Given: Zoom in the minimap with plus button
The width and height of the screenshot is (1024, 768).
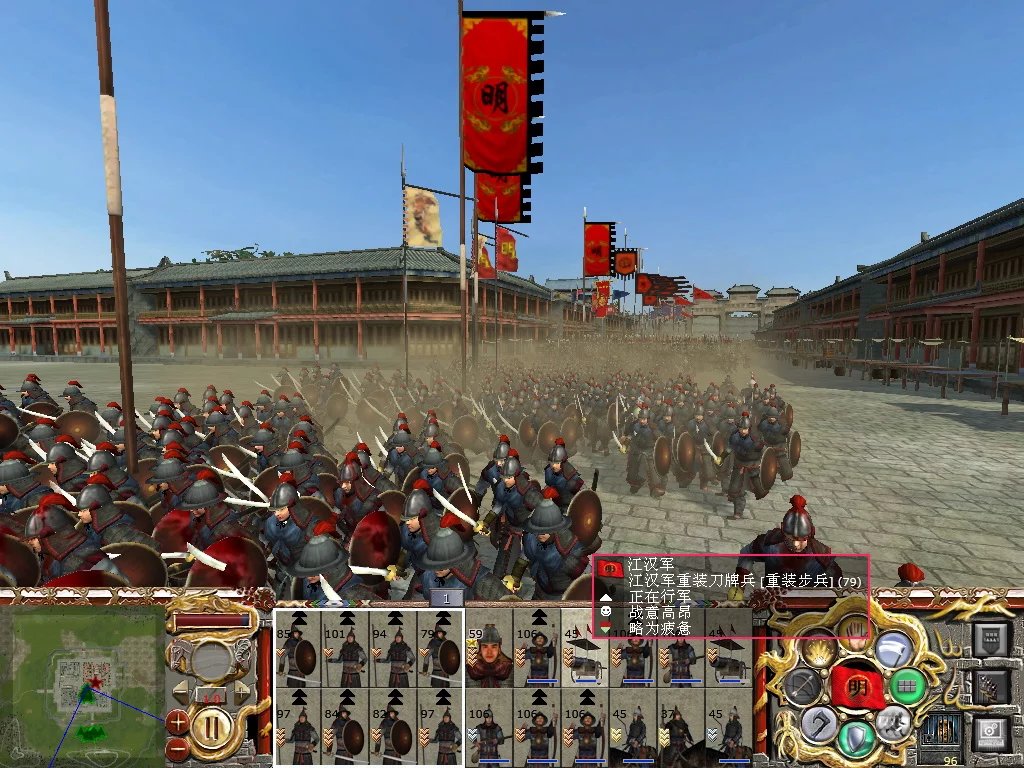Looking at the screenshot, I should (x=178, y=720).
